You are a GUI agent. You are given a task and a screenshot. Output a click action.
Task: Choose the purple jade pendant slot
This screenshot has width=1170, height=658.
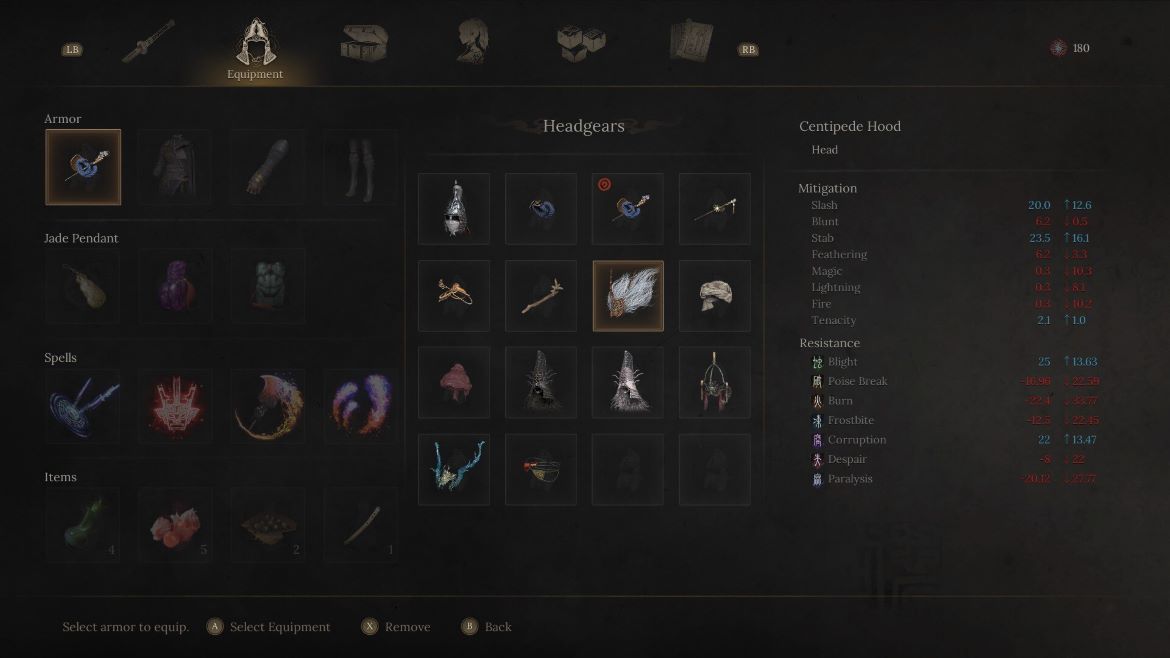(x=175, y=287)
